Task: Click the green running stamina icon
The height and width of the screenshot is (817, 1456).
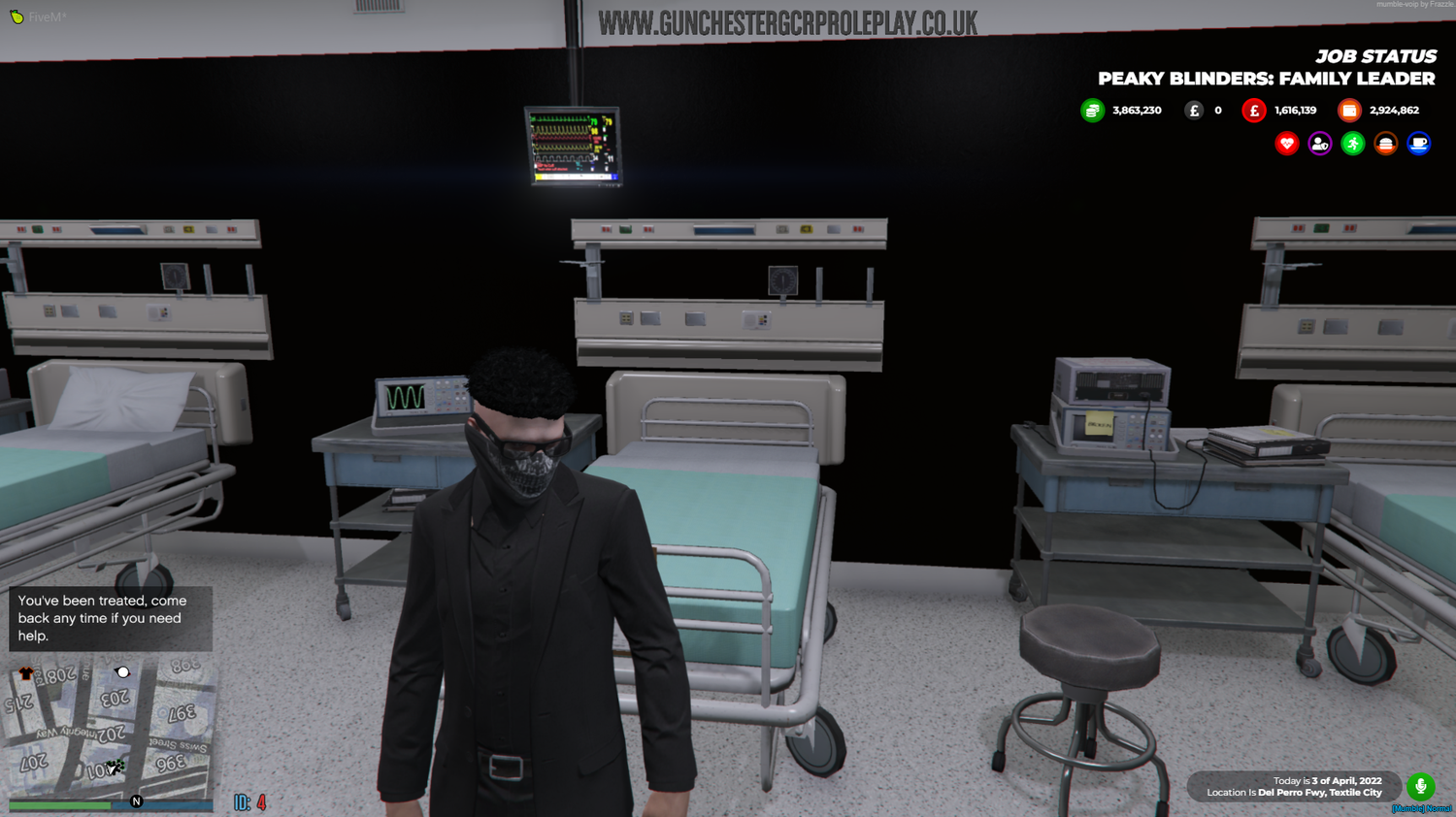Action: pos(1353,143)
